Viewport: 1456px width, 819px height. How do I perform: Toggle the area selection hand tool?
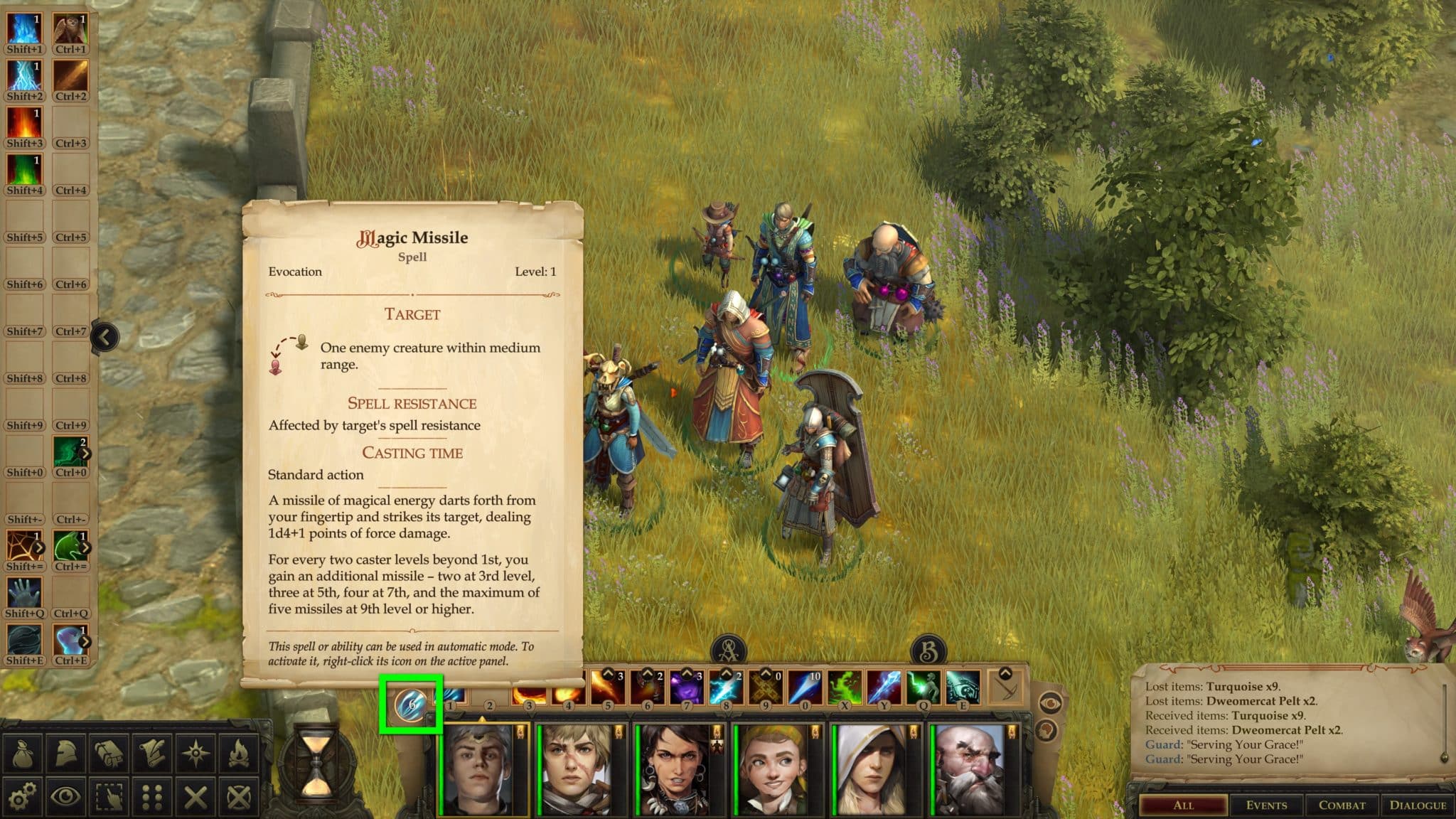coord(108,796)
